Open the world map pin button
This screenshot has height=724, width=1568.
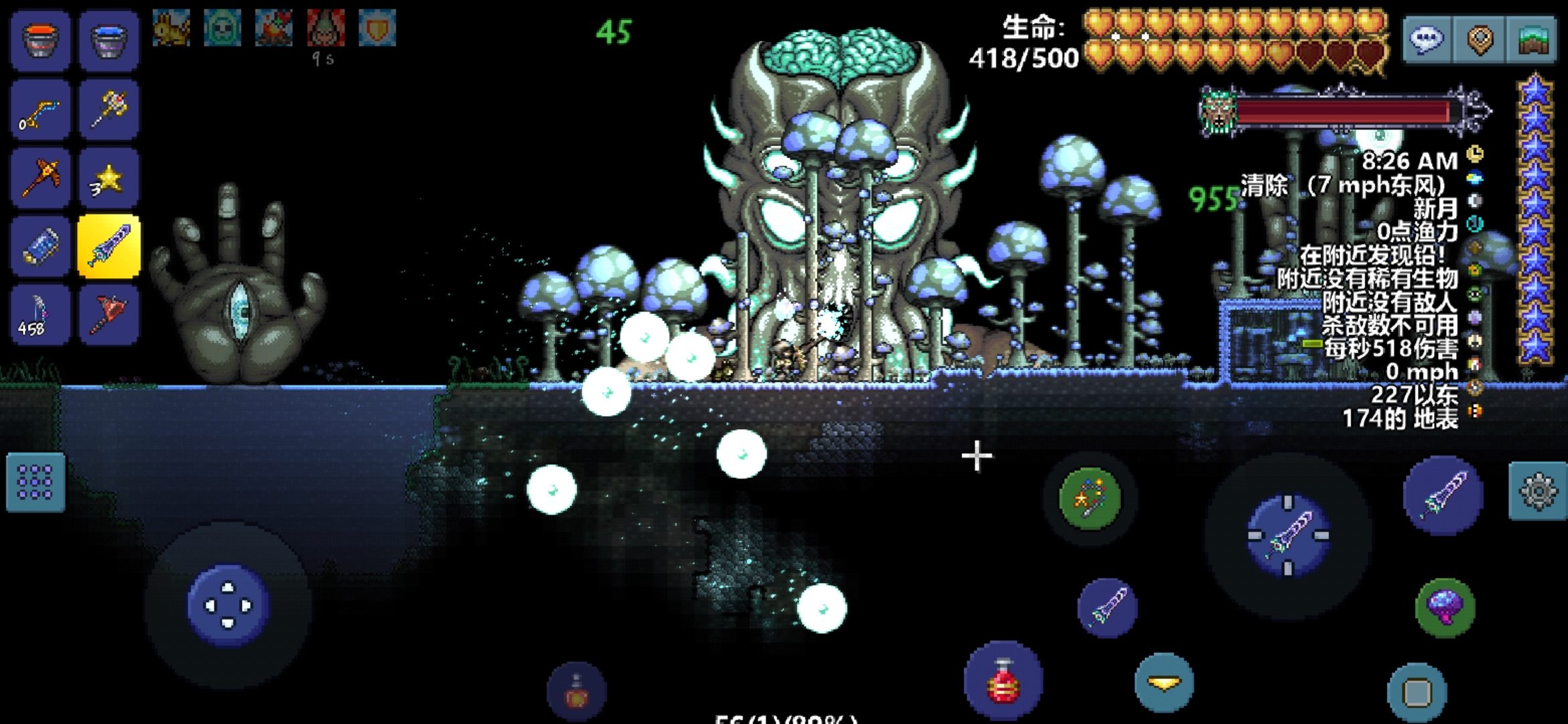click(1480, 40)
